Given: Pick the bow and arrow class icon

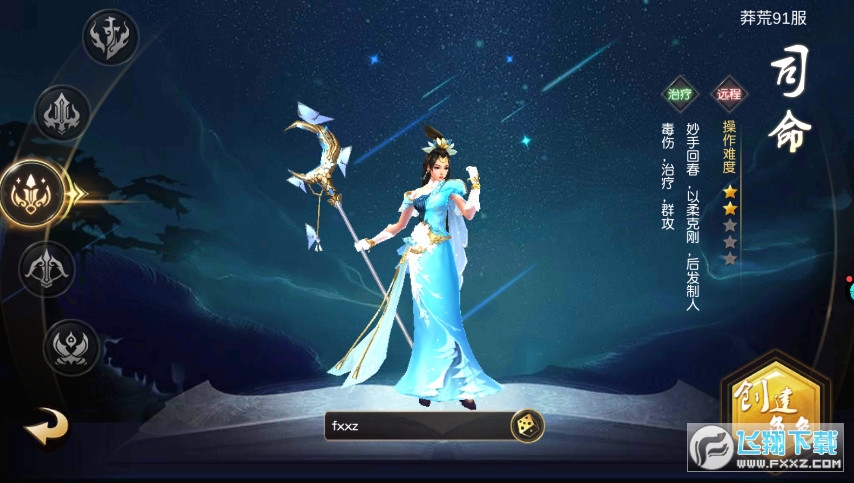Looking at the screenshot, I should click(x=47, y=268).
